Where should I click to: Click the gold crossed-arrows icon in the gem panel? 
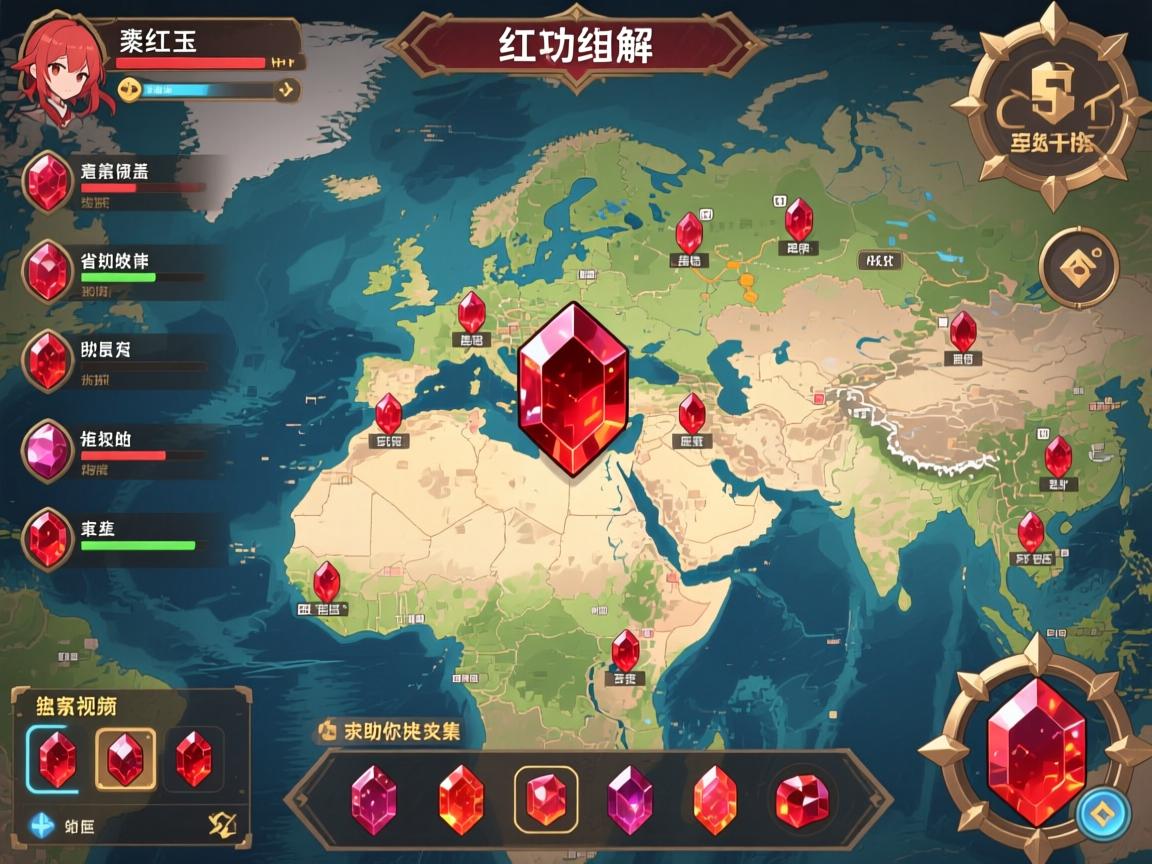point(222,824)
